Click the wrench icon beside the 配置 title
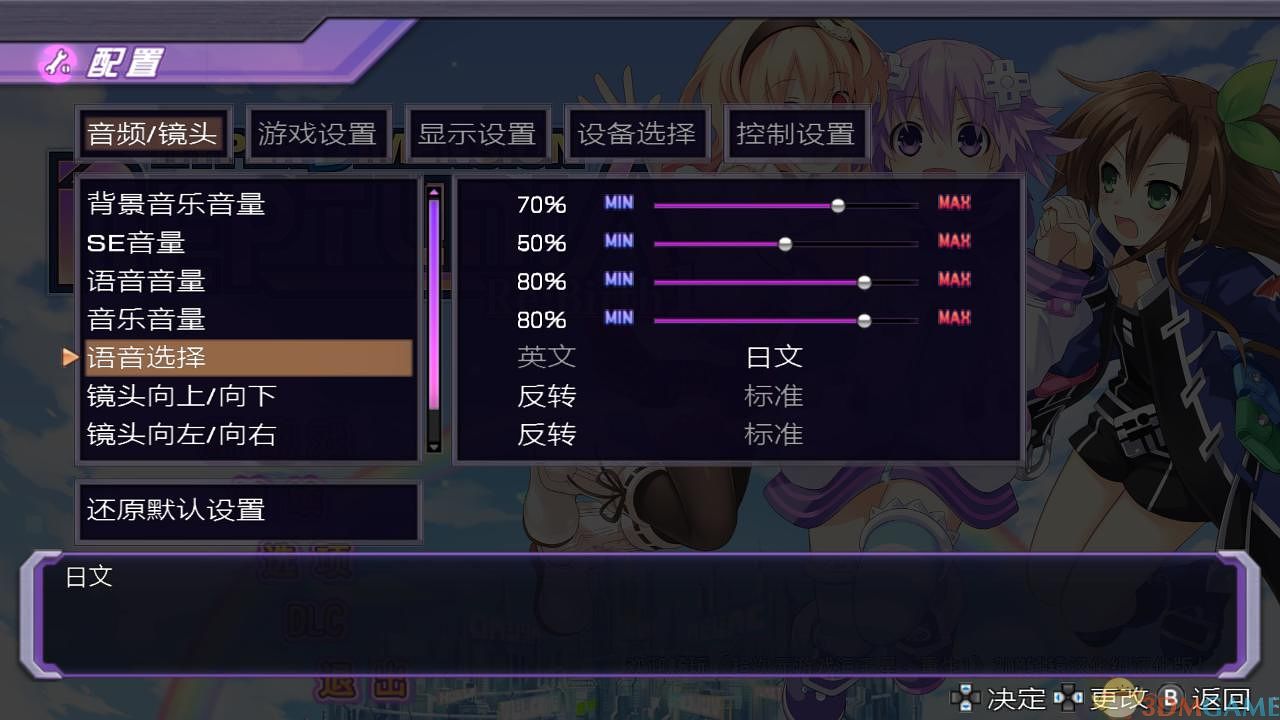 tap(58, 60)
